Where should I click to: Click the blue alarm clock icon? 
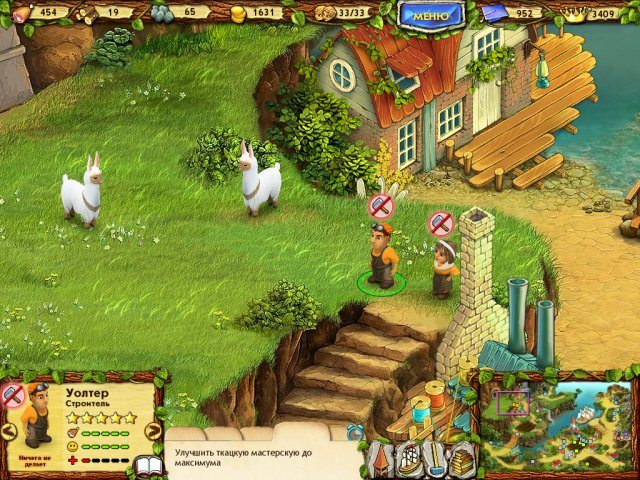click(x=355, y=432)
